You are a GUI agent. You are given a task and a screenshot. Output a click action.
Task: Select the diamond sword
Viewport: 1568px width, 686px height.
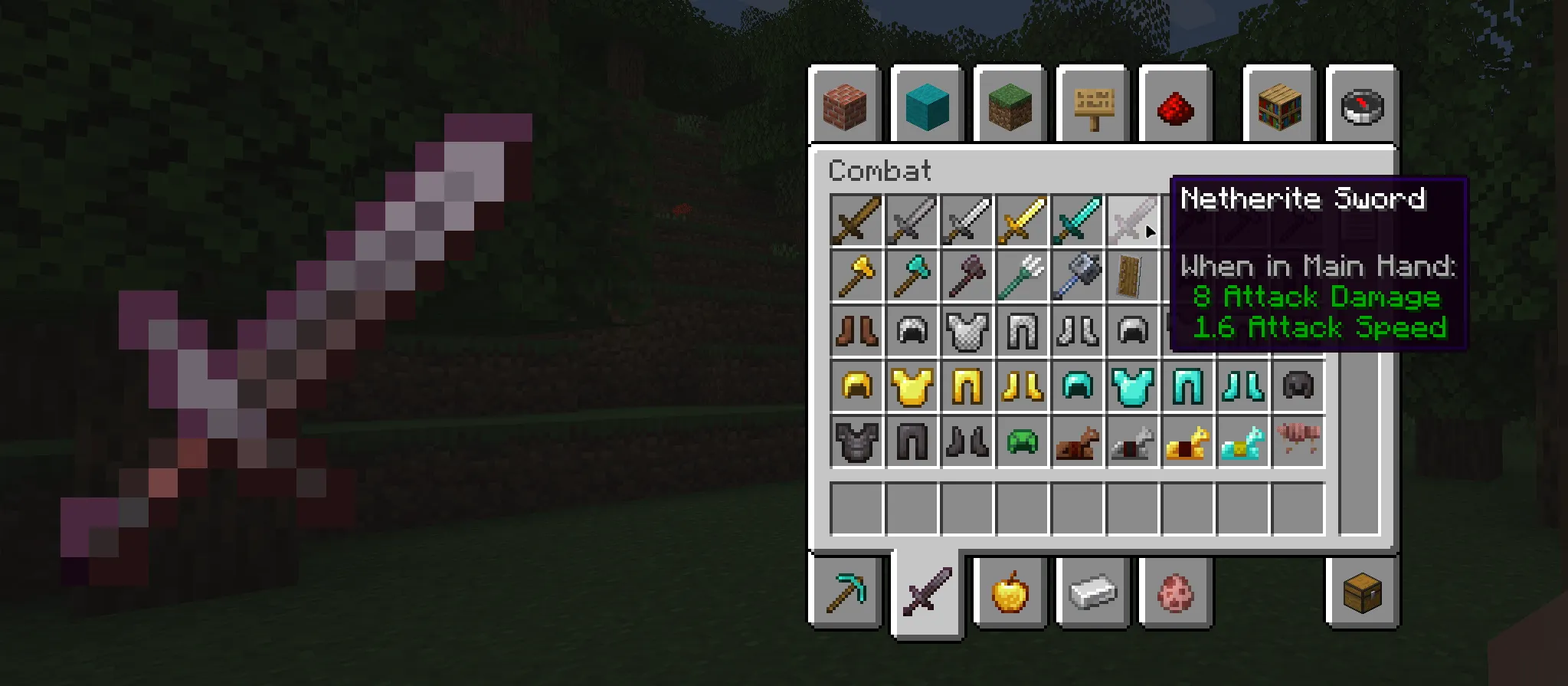(x=1077, y=220)
